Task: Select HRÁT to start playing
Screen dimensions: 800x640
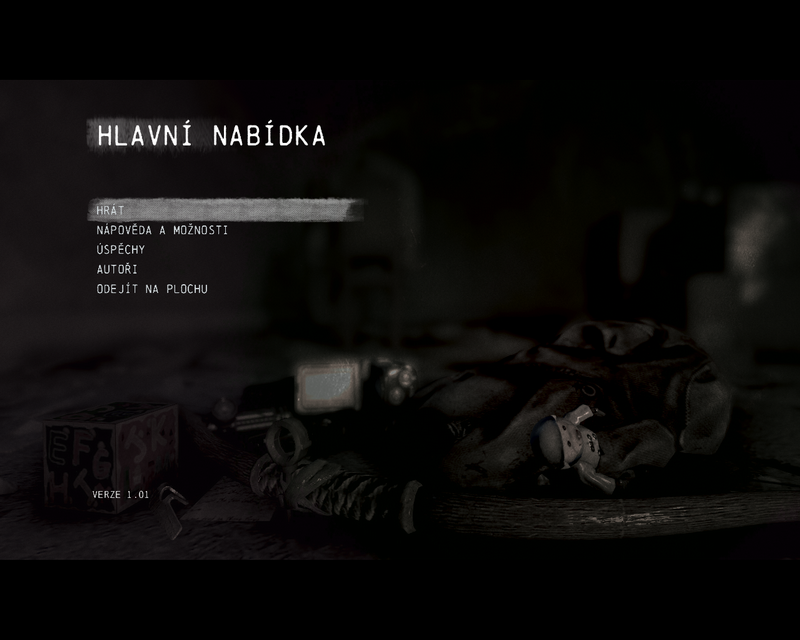Action: click(110, 210)
